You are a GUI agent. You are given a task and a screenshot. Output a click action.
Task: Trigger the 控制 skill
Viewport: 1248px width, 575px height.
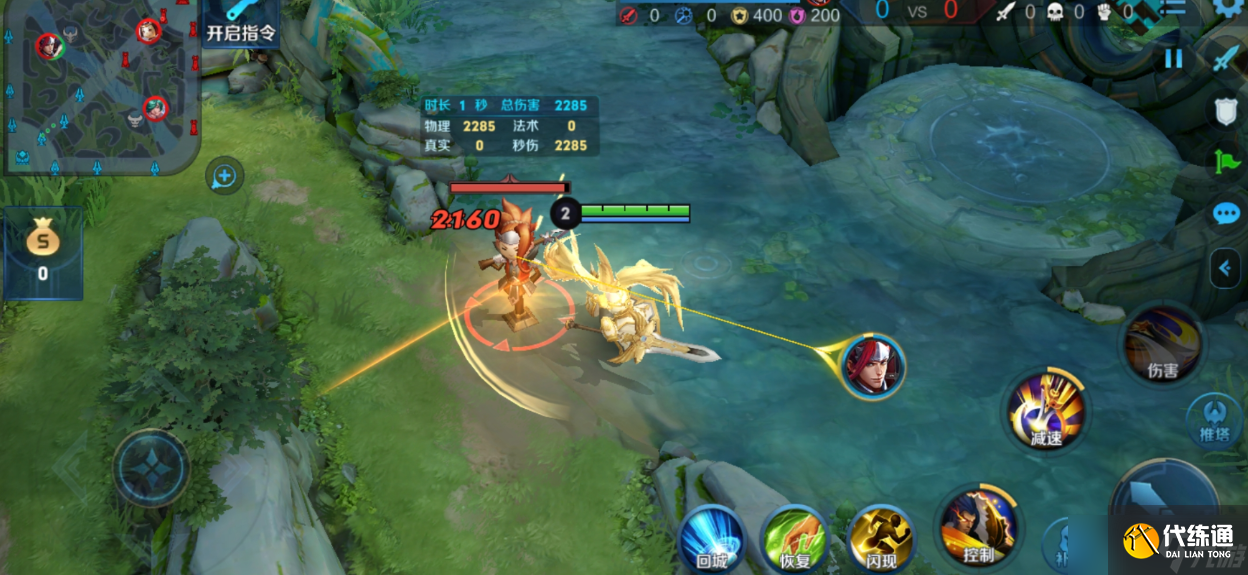coord(978,528)
